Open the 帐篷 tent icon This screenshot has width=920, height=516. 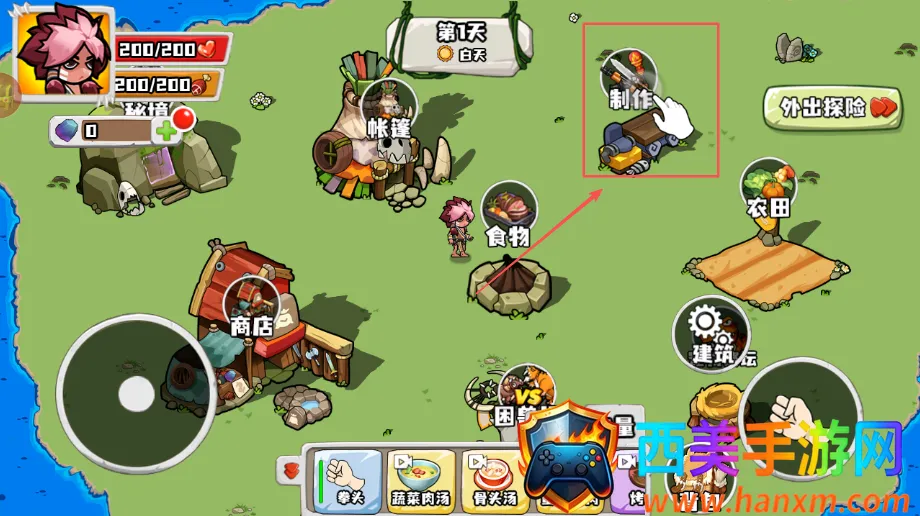389,107
